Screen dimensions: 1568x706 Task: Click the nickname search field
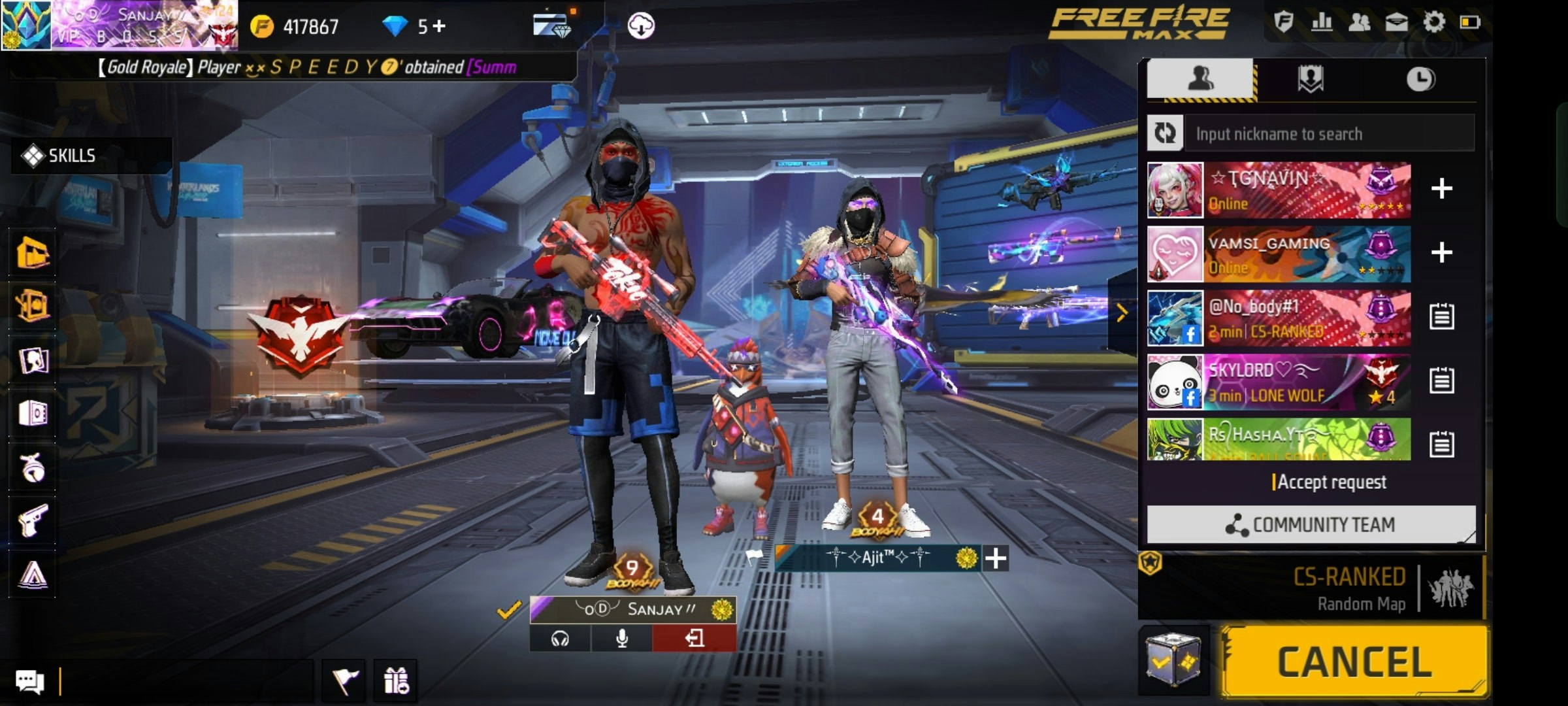(x=1329, y=134)
